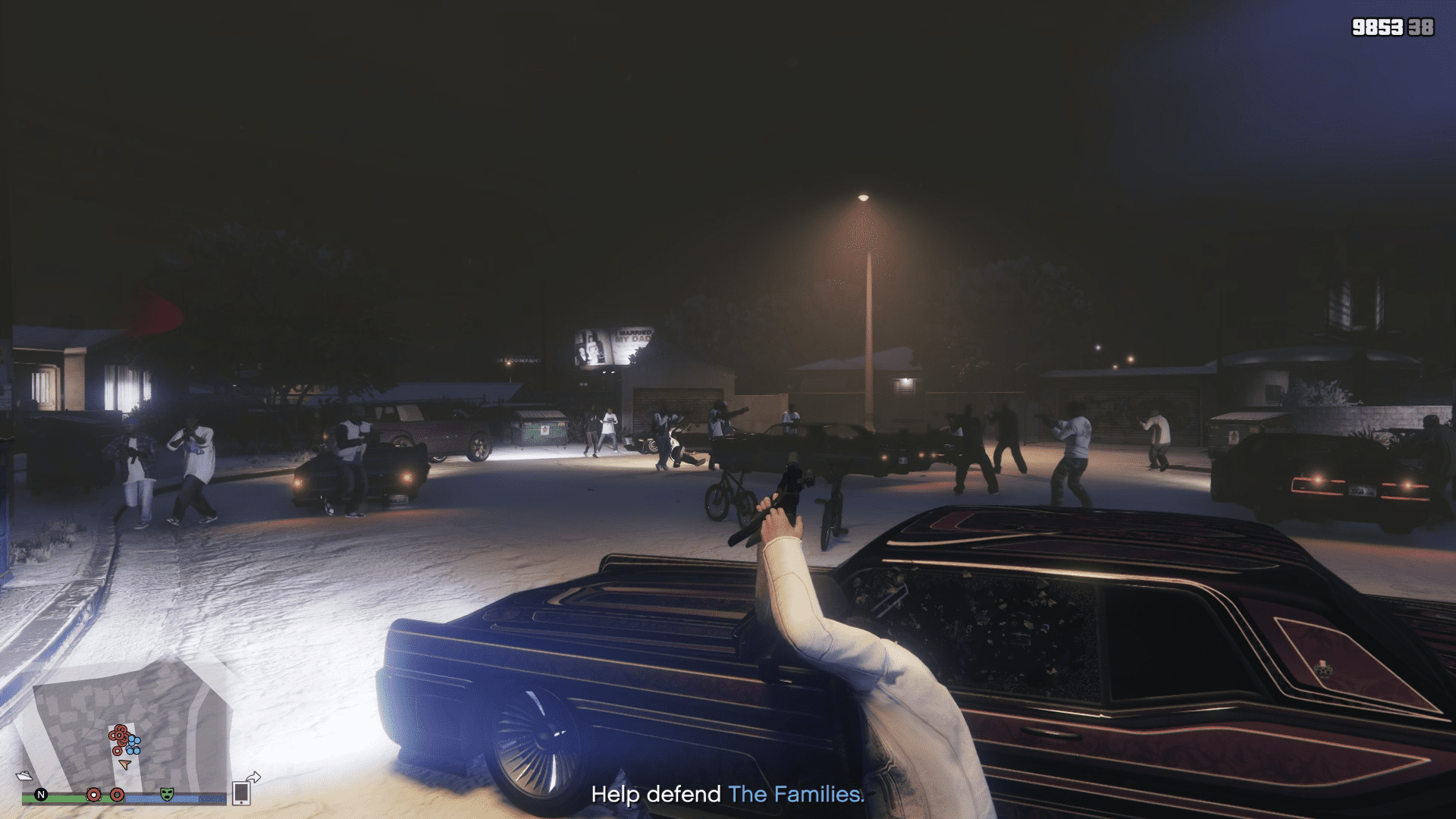
Task: Select the player arrow marker on the minimap
Action: tap(125, 764)
